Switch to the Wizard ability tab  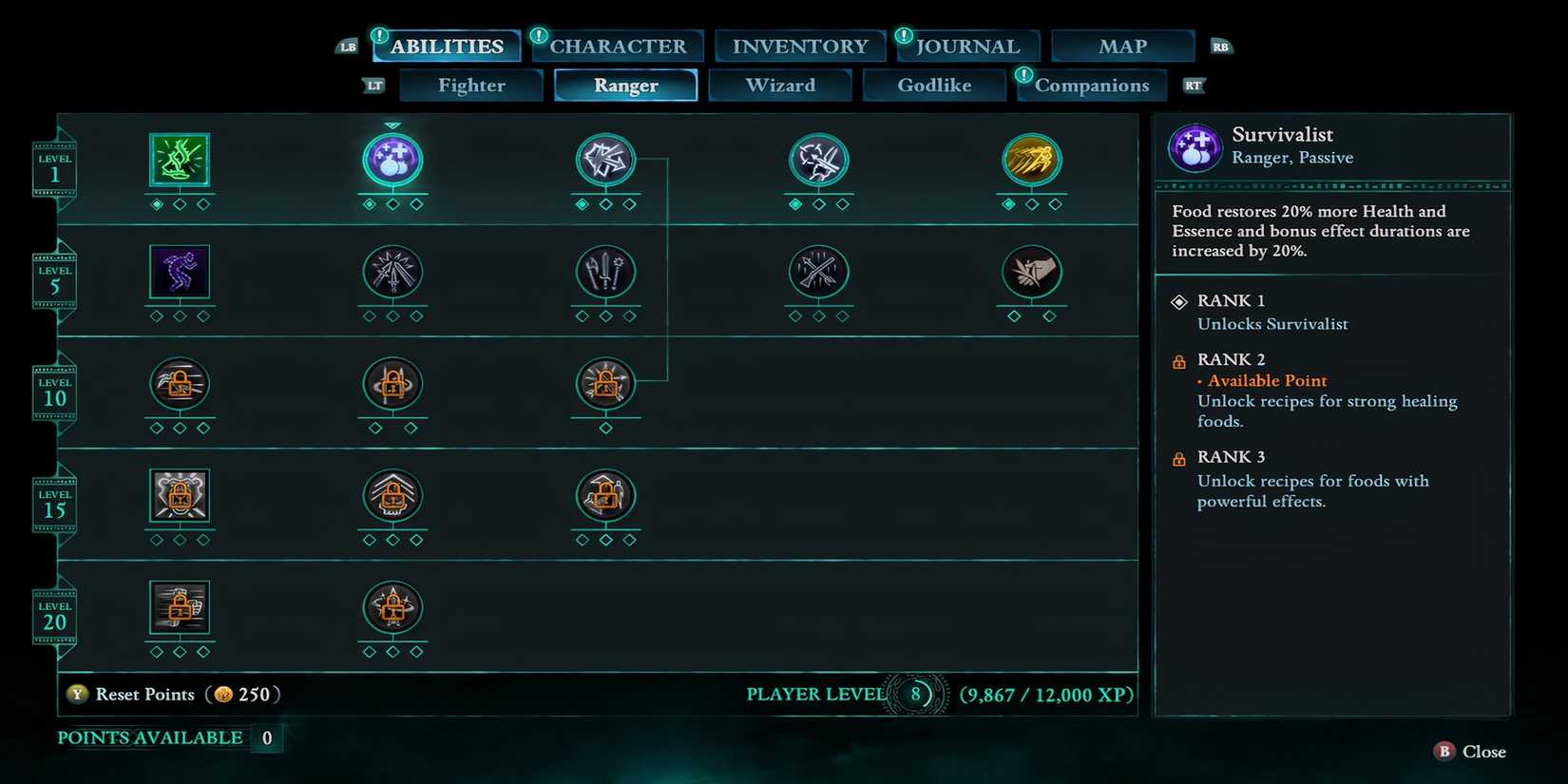(x=780, y=85)
